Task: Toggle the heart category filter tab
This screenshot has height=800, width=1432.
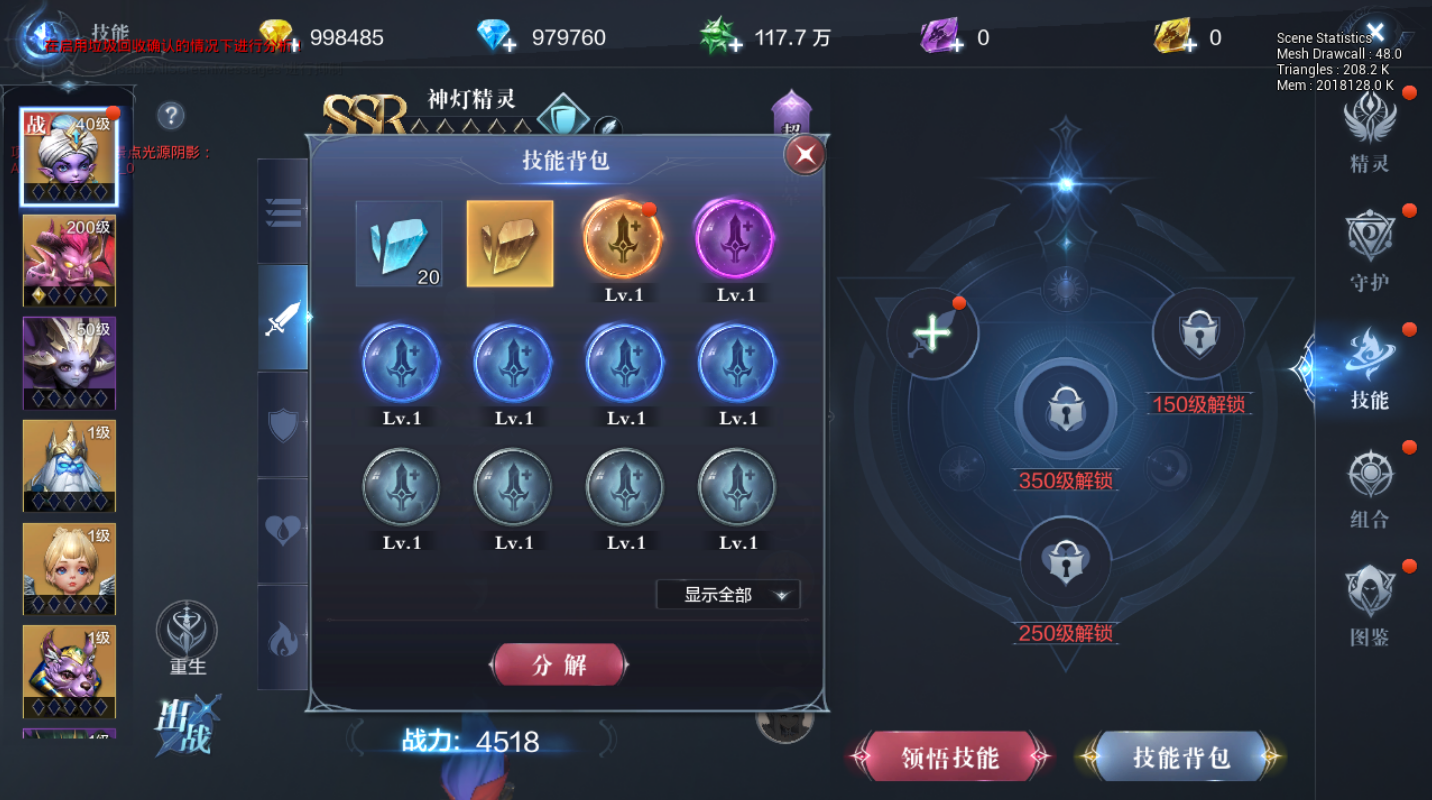Action: pyautogui.click(x=283, y=530)
